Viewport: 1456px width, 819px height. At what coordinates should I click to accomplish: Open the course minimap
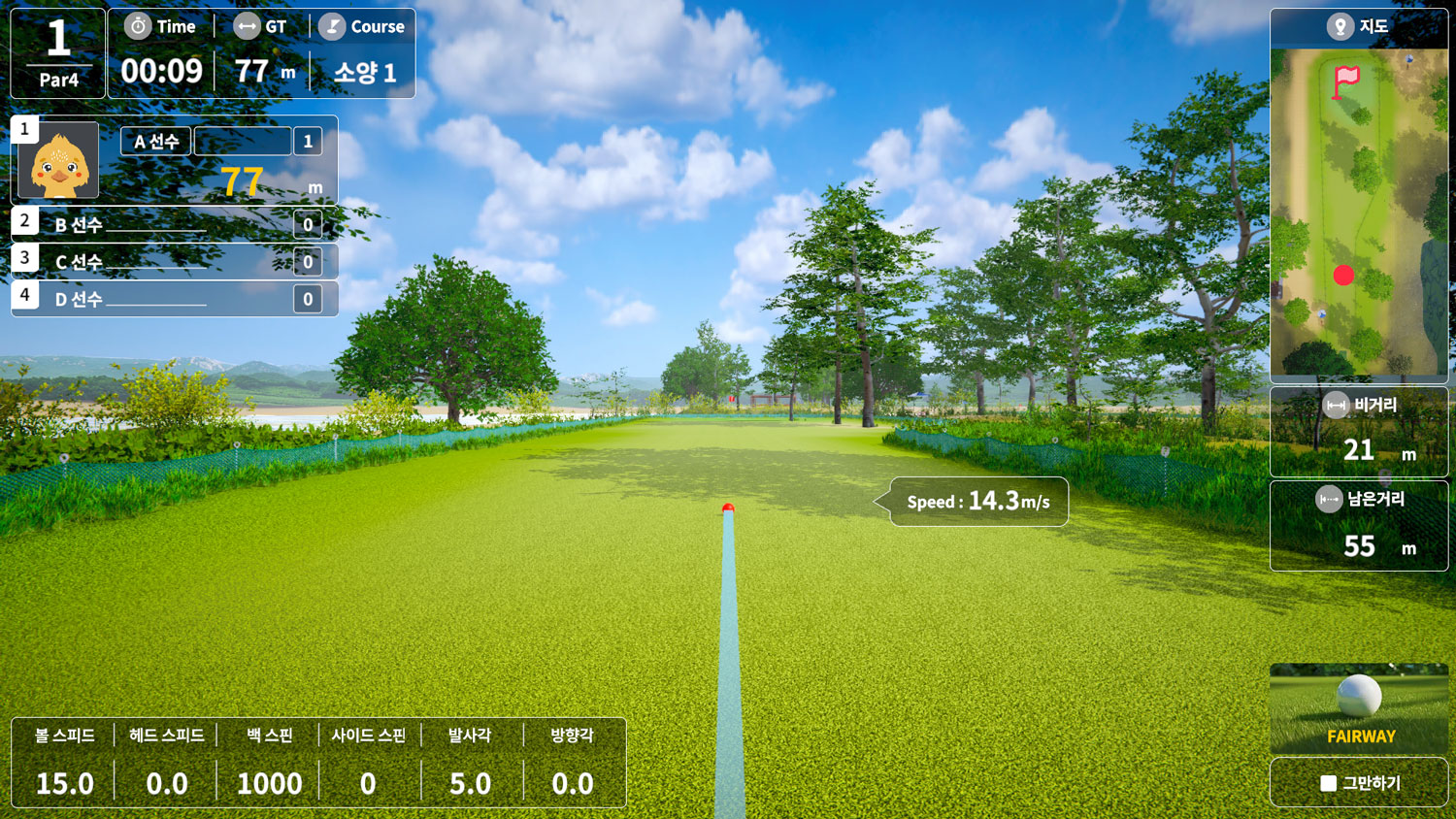tap(1359, 213)
